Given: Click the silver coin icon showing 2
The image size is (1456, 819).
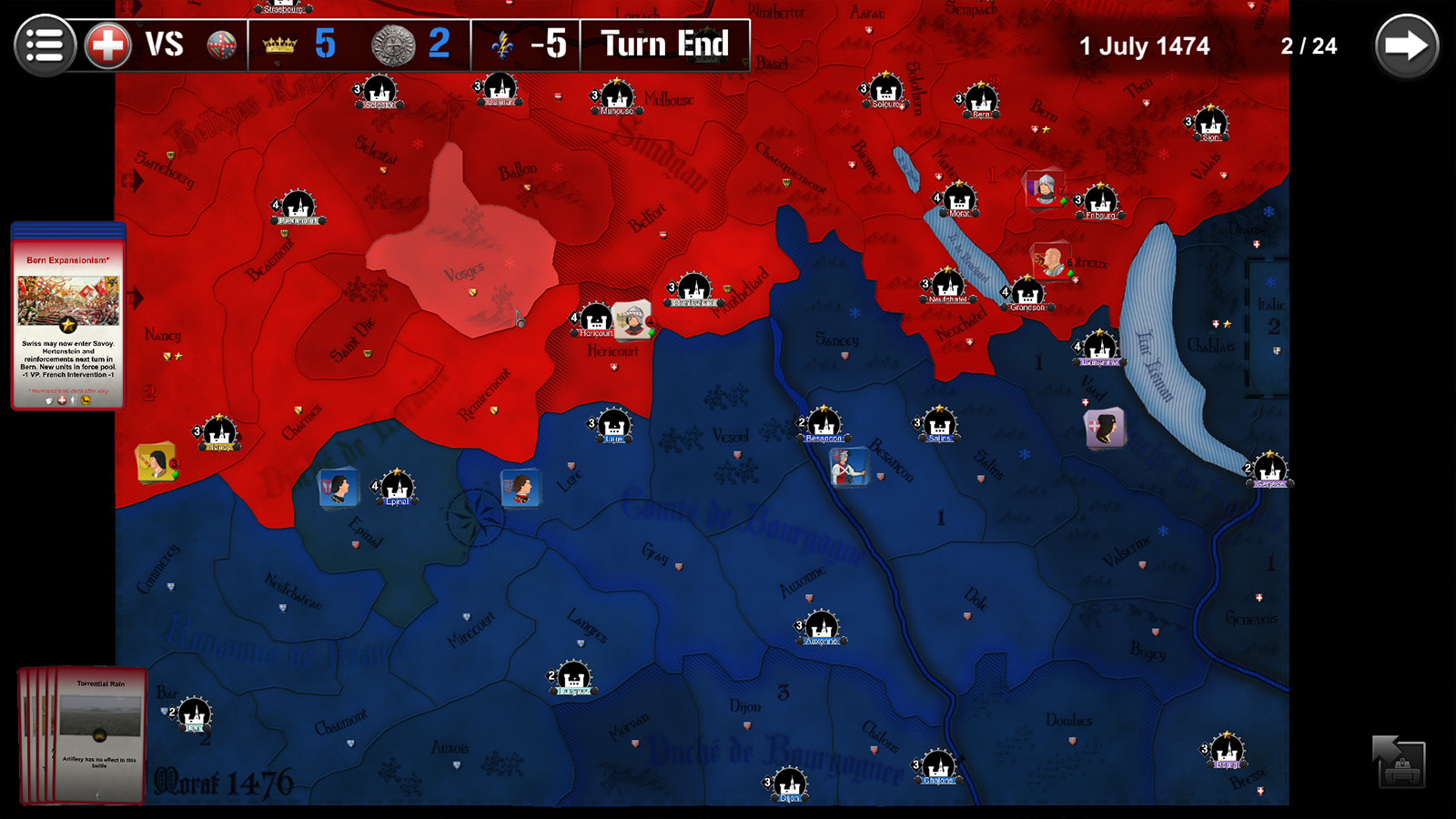Looking at the screenshot, I should click(x=391, y=43).
